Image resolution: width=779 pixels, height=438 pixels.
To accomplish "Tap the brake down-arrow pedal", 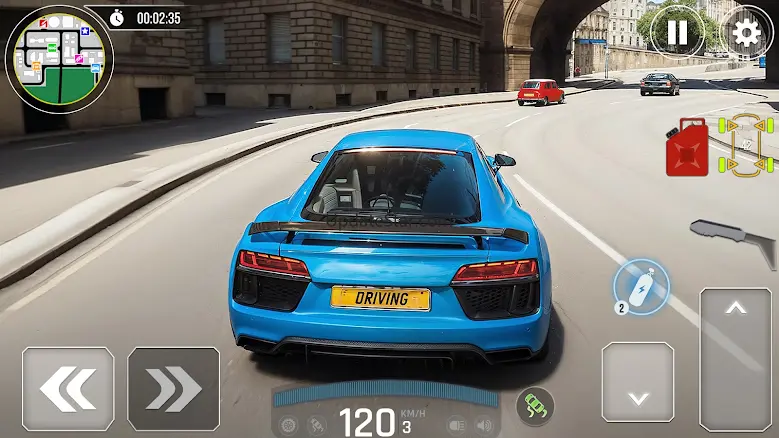I will 638,382.
